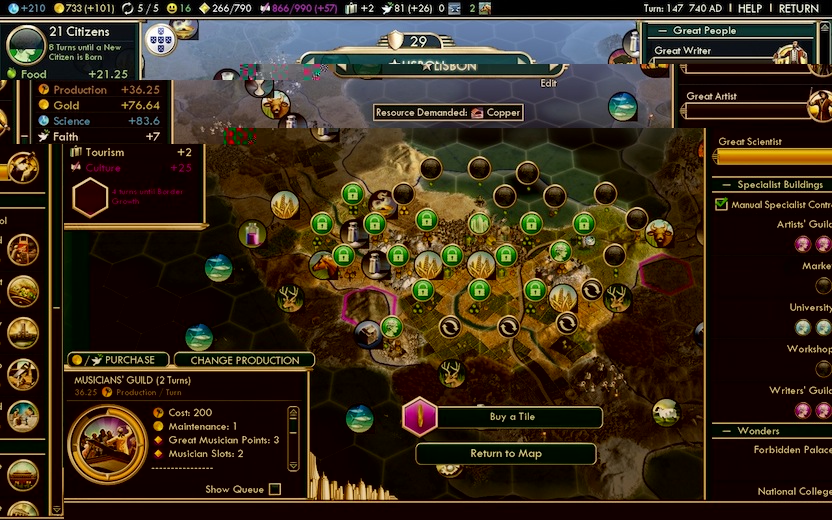Click the Change Production button
This screenshot has height=520, width=832.
pyautogui.click(x=245, y=360)
